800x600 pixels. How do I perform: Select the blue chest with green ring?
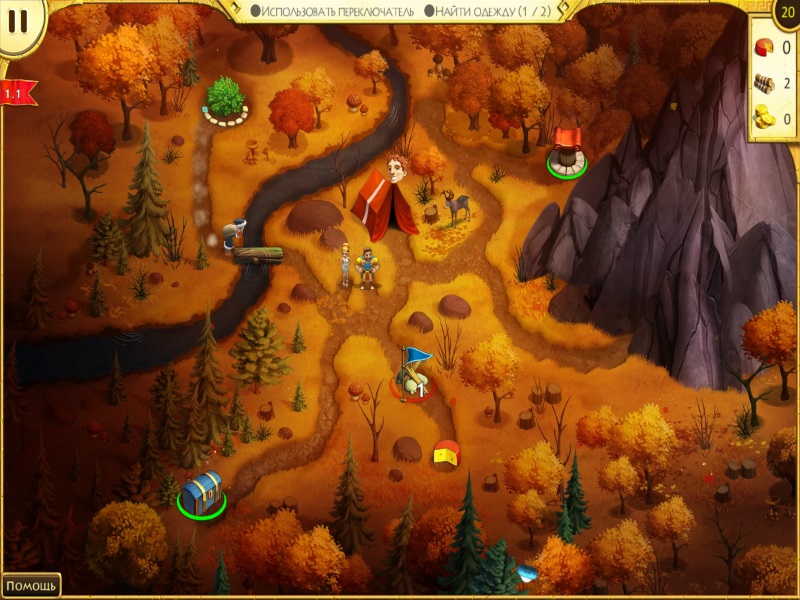[x=201, y=493]
